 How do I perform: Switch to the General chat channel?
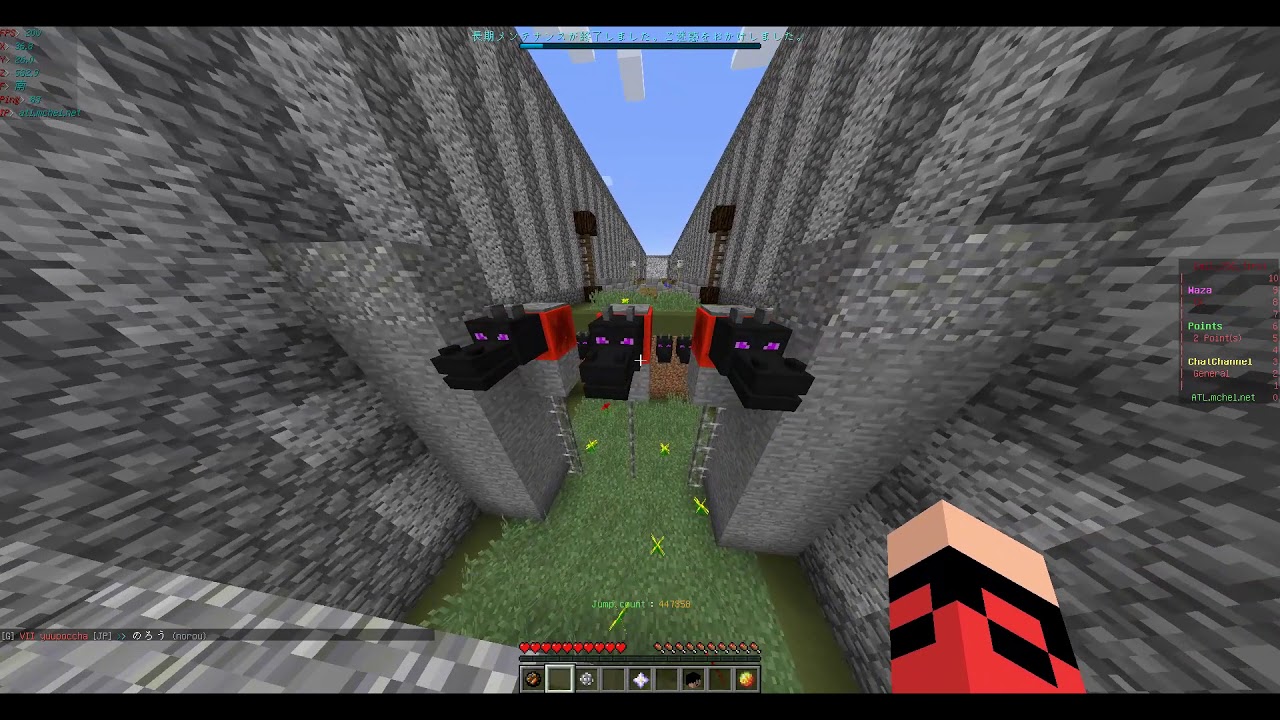pos(1210,373)
